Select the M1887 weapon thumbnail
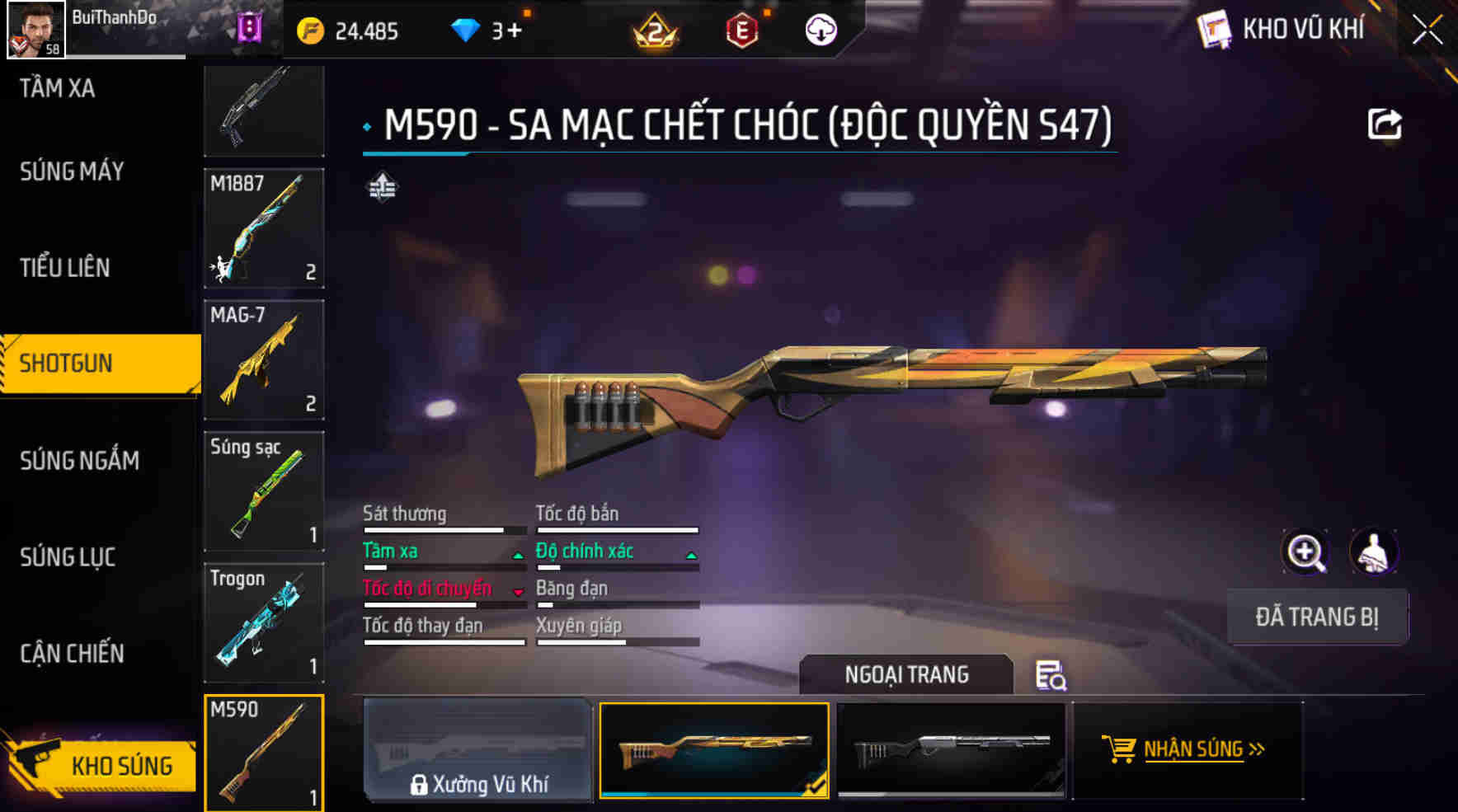This screenshot has width=1458, height=812. 263,228
